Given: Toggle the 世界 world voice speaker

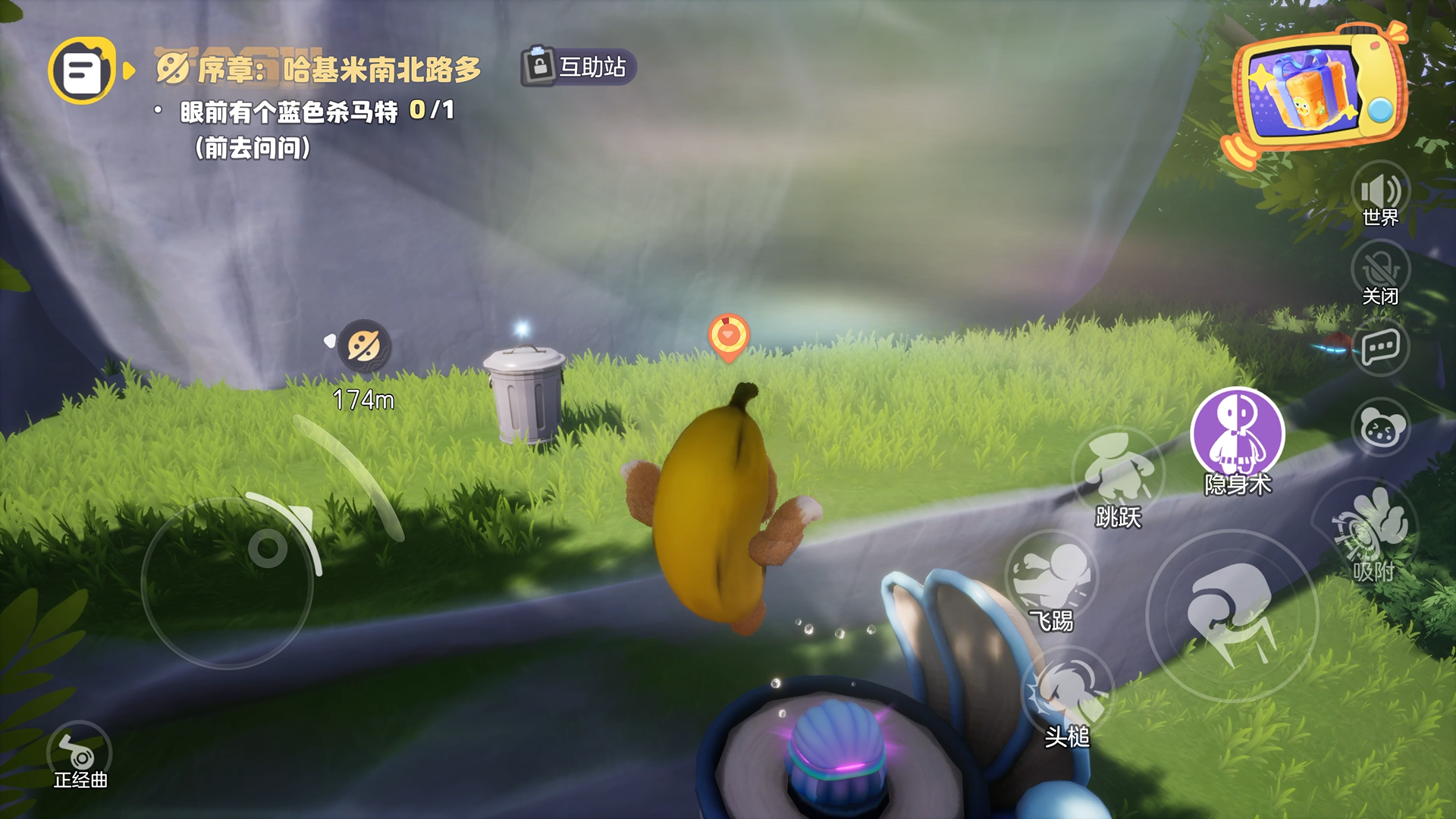Looking at the screenshot, I should click(1379, 191).
